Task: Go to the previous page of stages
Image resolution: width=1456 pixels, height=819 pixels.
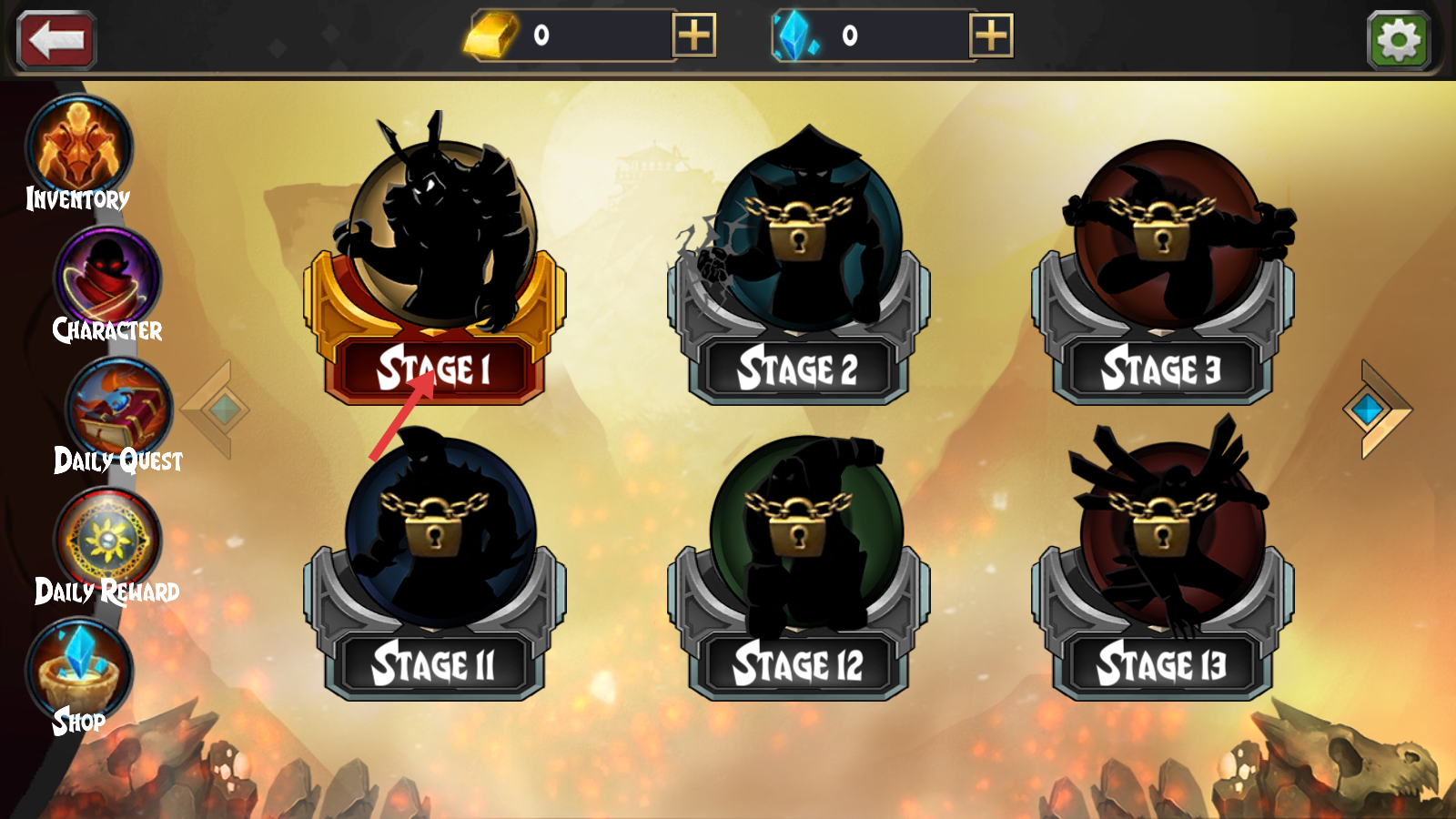Action: click(218, 409)
